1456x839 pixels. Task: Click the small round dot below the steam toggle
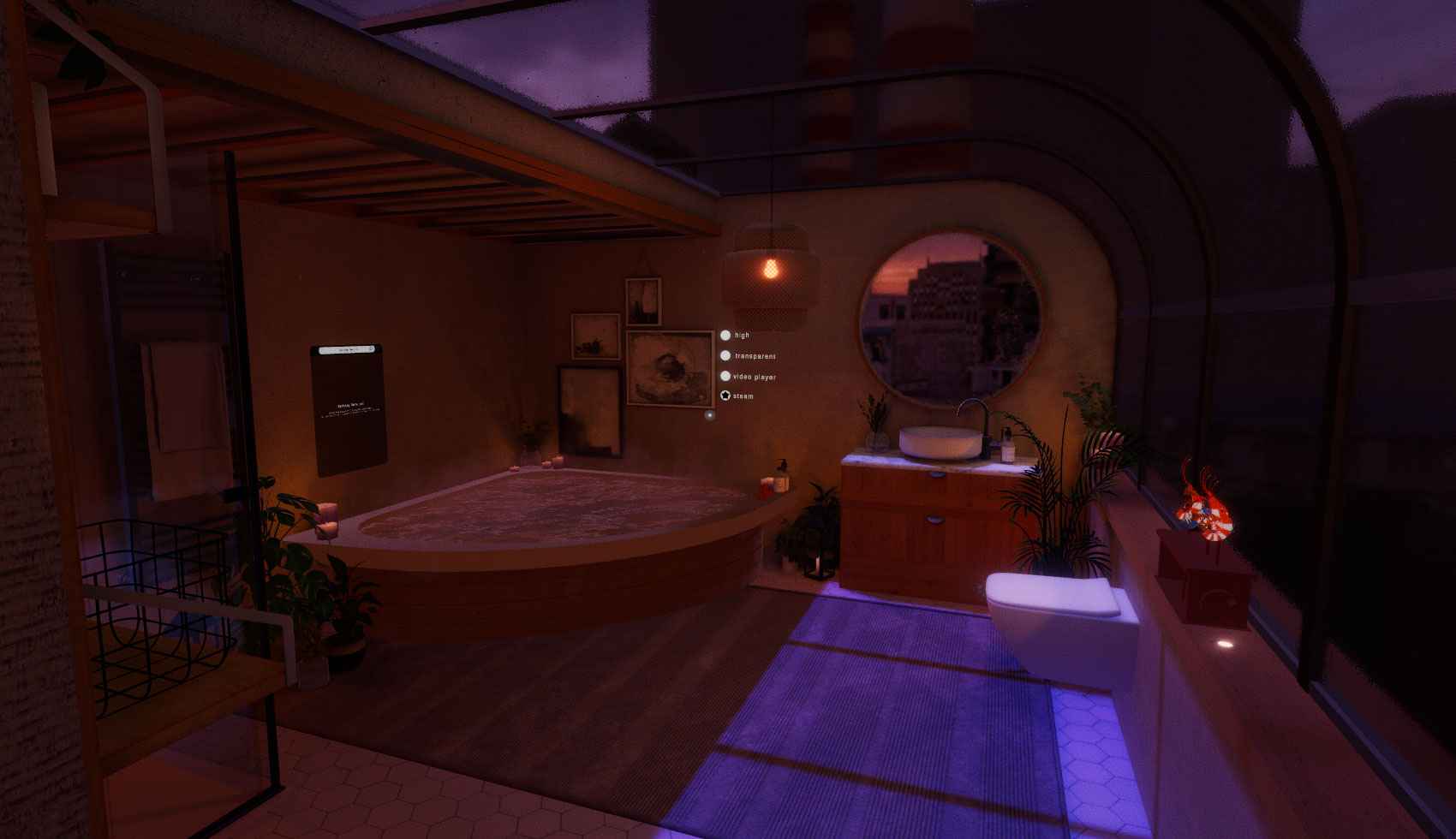click(709, 415)
